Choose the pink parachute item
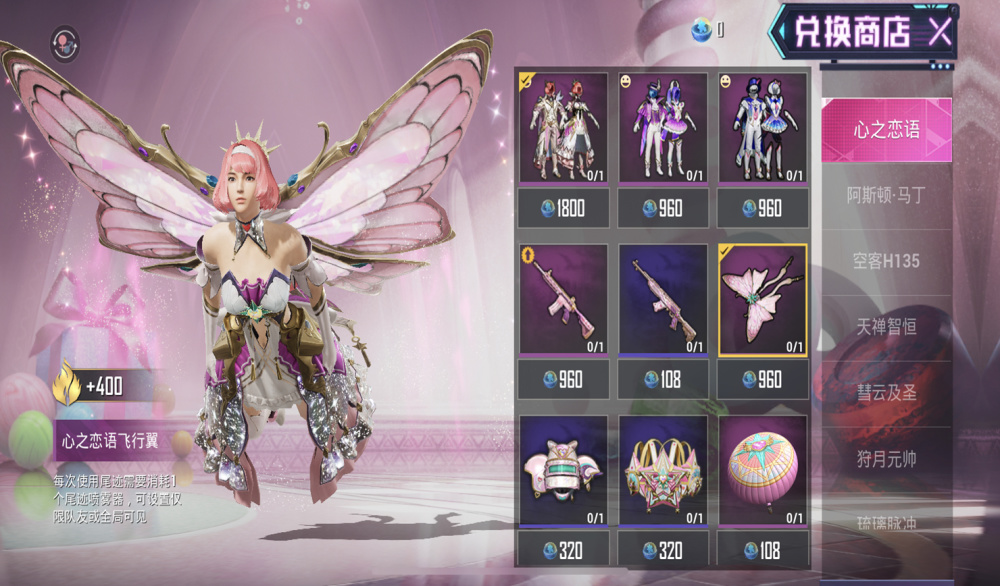This screenshot has height=586, width=1000. [x=763, y=470]
